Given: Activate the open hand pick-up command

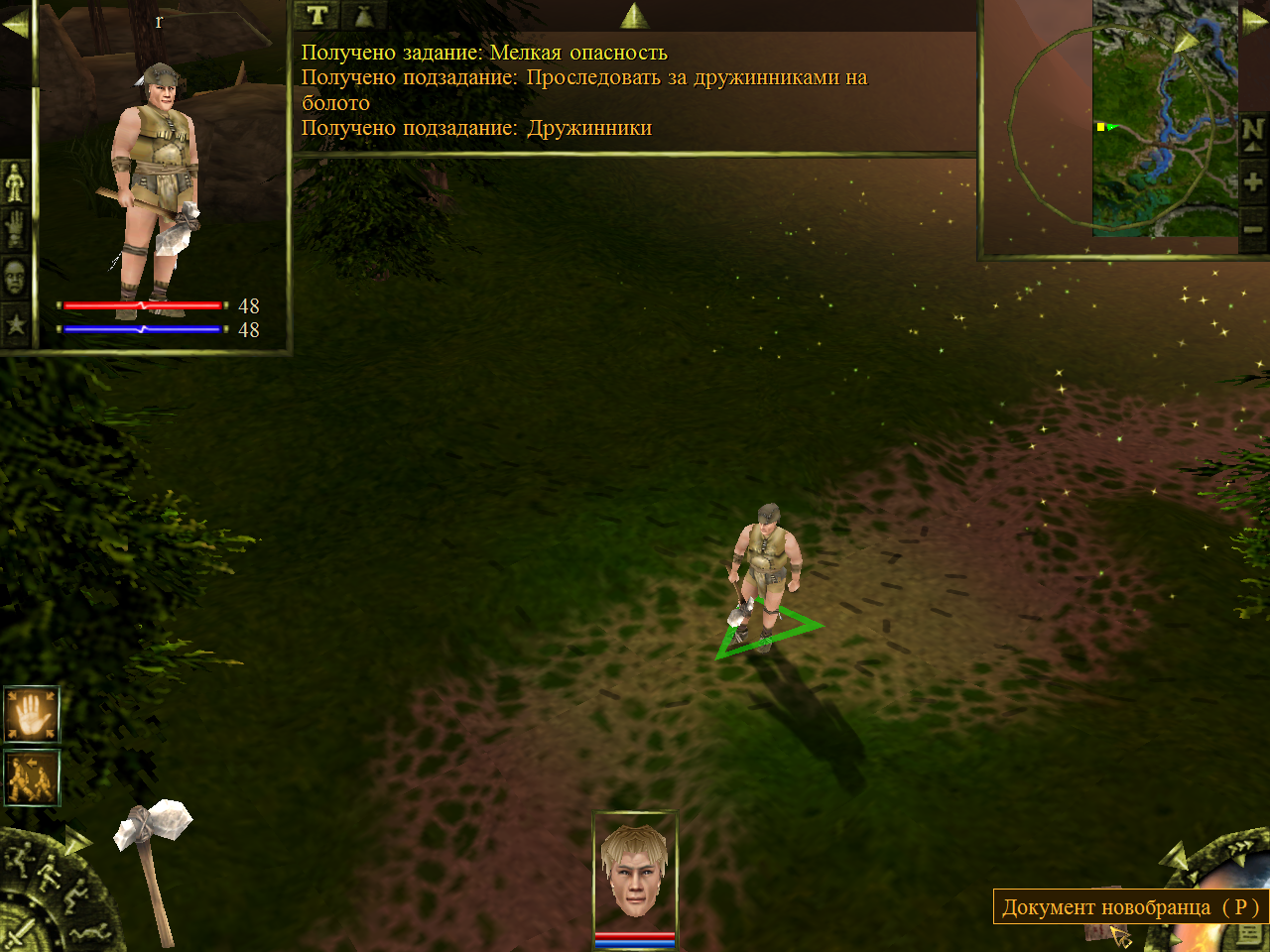Looking at the screenshot, I should (32, 714).
